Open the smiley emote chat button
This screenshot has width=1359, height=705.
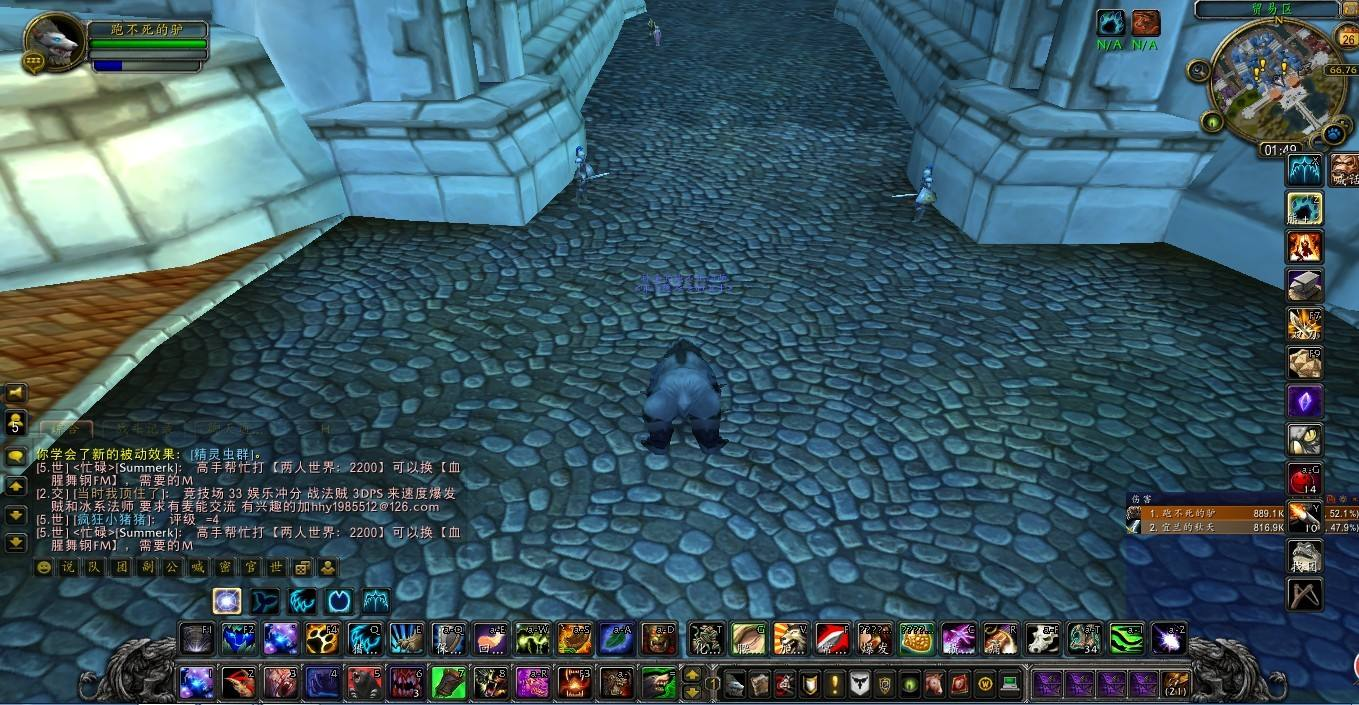pyautogui.click(x=44, y=568)
